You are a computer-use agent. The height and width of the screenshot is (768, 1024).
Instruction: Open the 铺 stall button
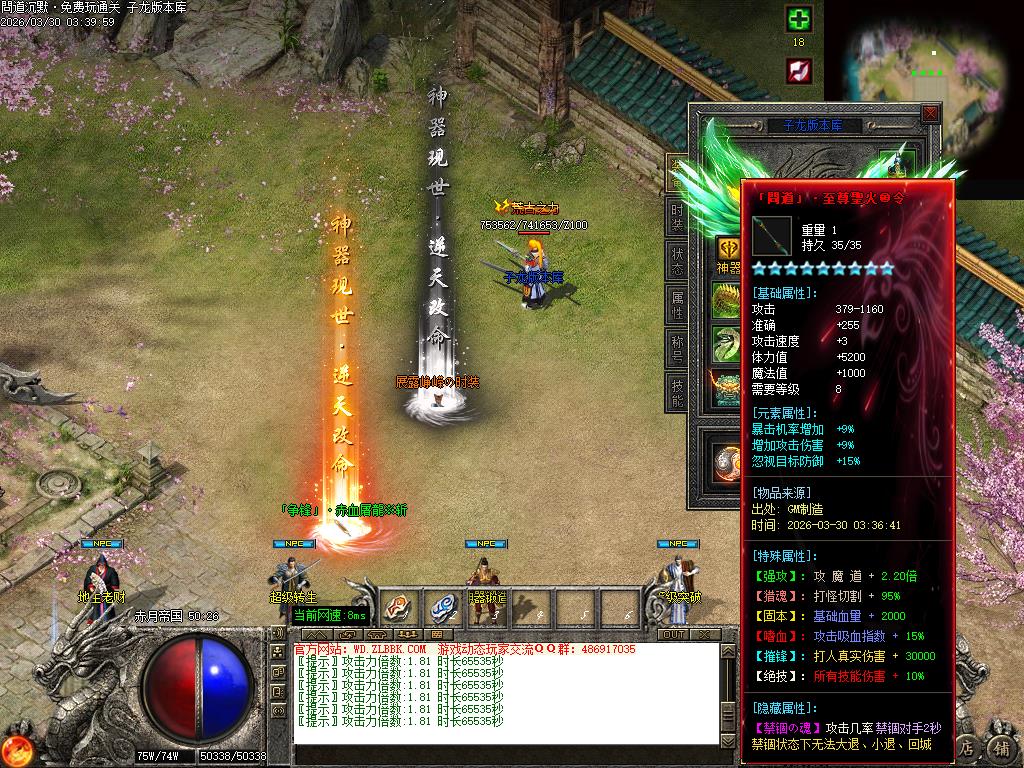pos(1001,748)
